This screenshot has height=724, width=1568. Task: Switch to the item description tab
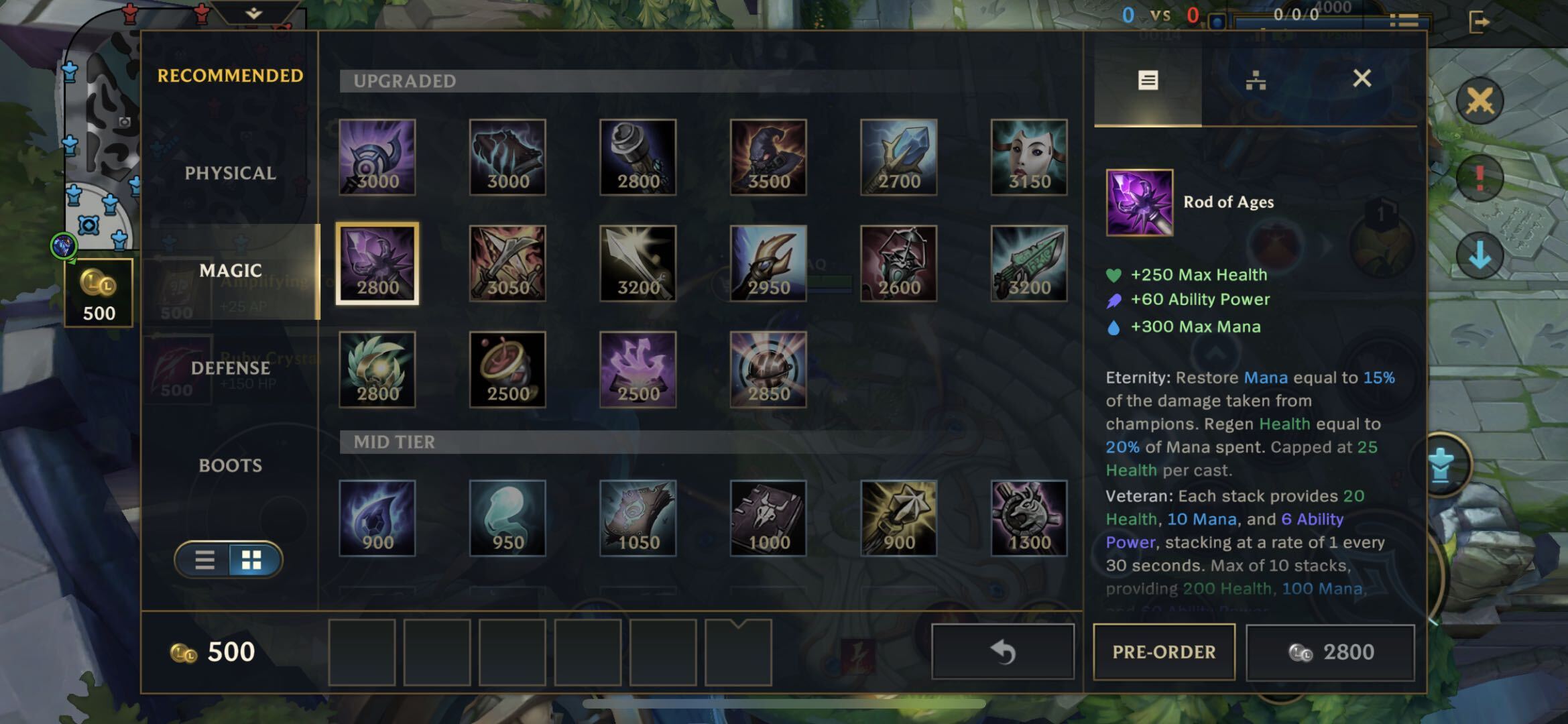(x=1148, y=81)
